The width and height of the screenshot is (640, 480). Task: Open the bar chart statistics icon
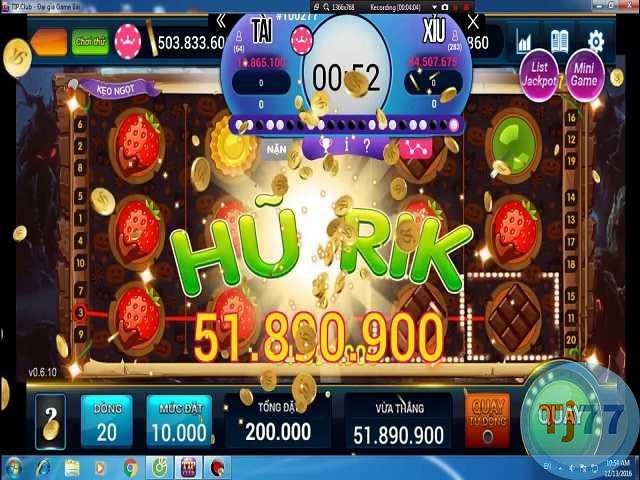click(x=525, y=42)
